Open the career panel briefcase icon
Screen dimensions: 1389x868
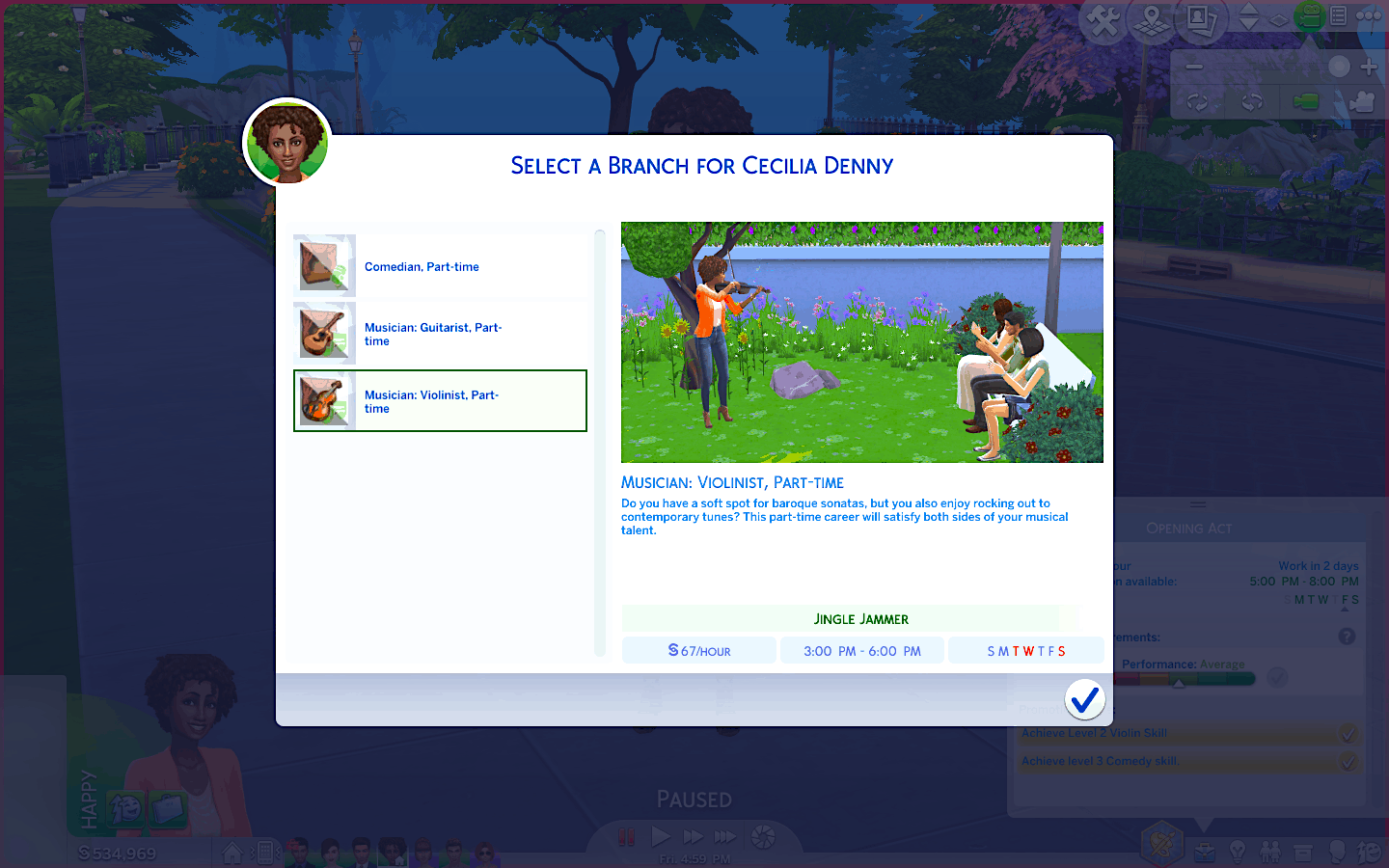click(x=1204, y=853)
